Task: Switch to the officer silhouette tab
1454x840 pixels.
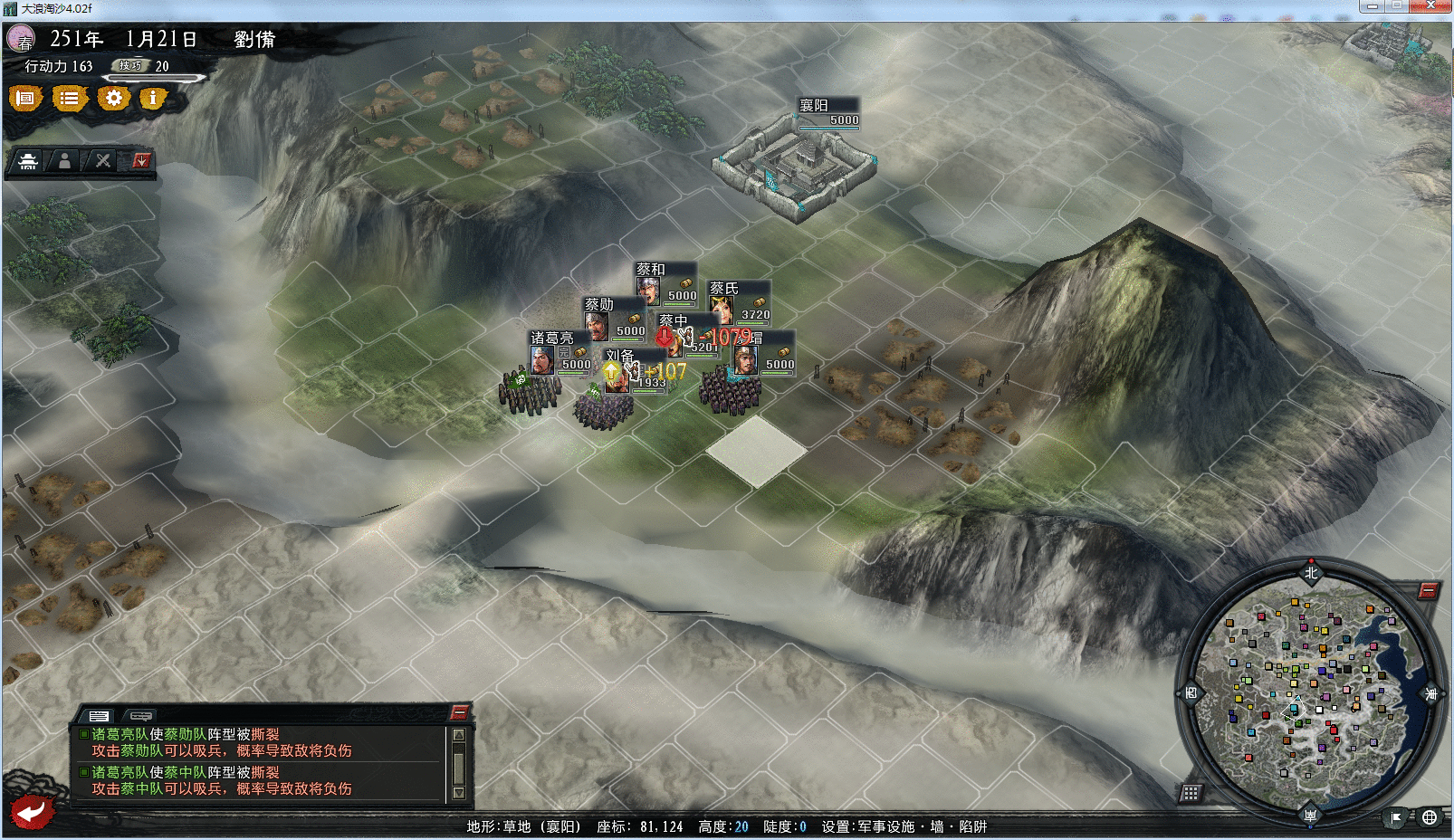Action: [x=64, y=161]
